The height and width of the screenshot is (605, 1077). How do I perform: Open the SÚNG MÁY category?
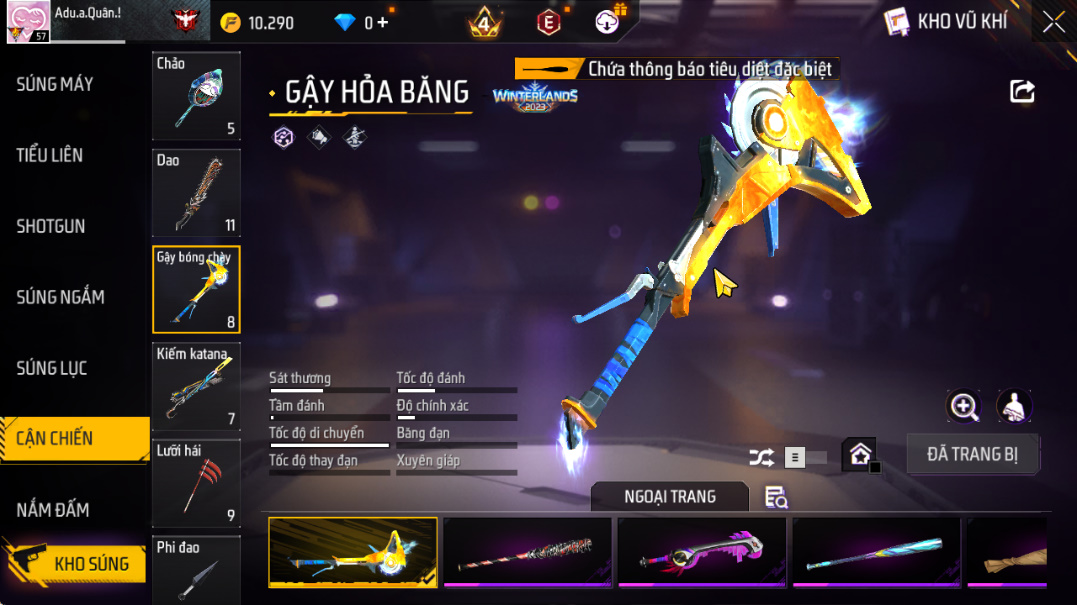point(55,84)
